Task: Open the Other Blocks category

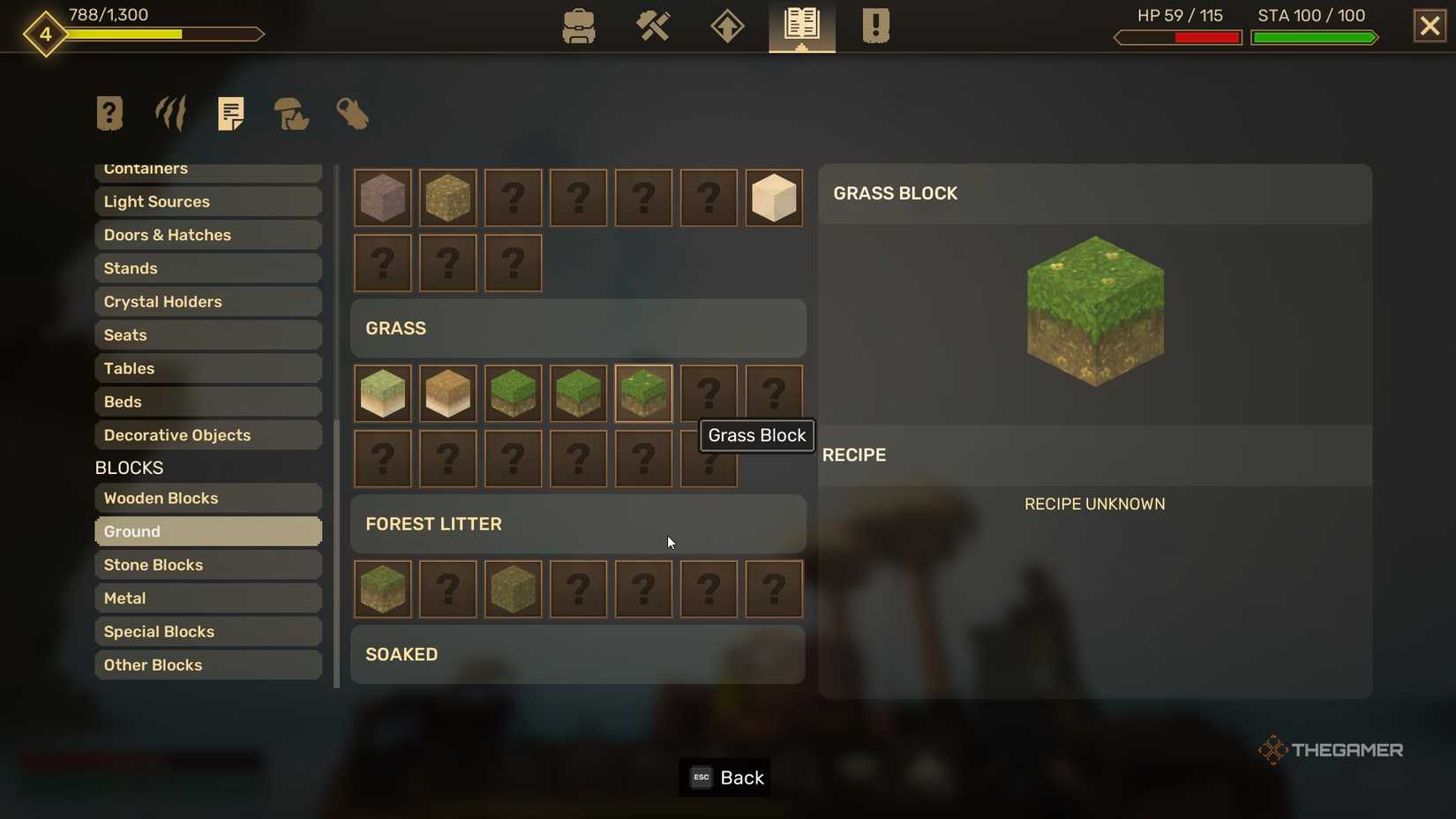Action: tap(208, 665)
